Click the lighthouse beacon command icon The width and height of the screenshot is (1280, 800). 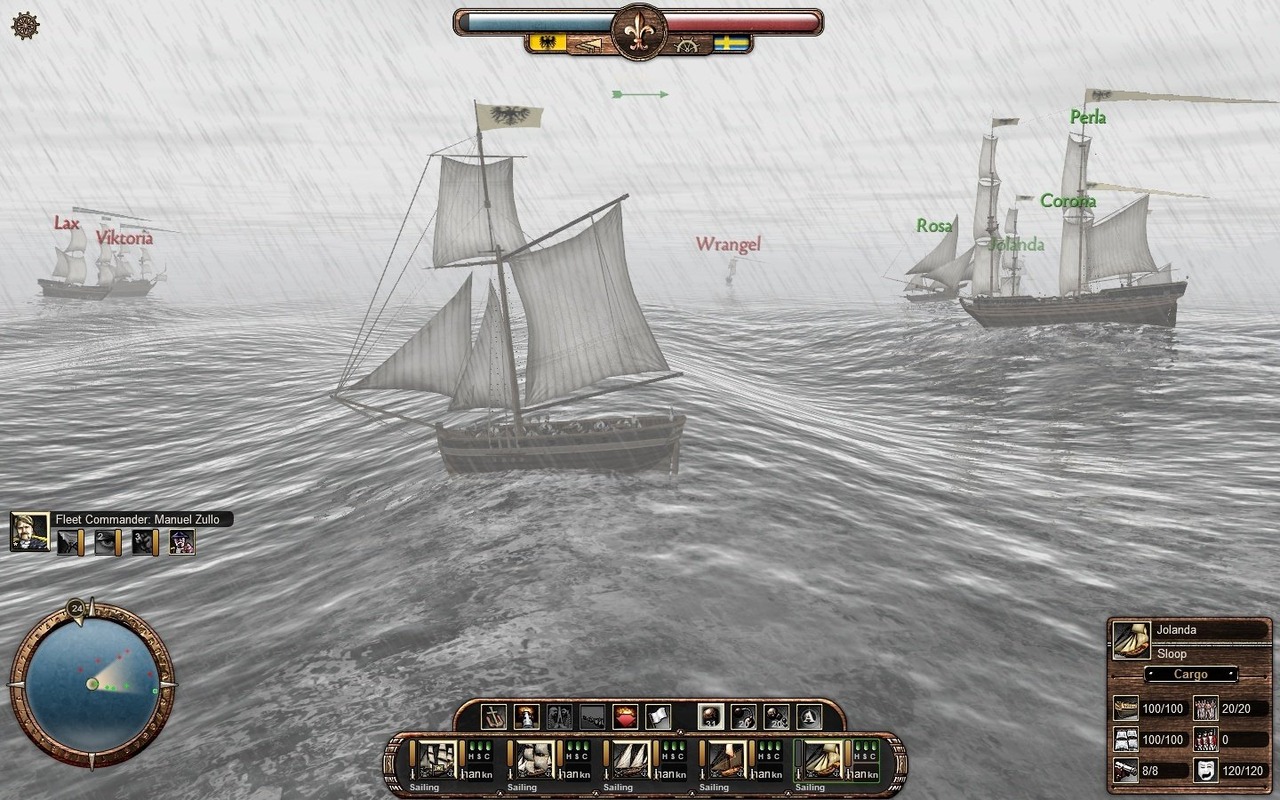point(526,716)
